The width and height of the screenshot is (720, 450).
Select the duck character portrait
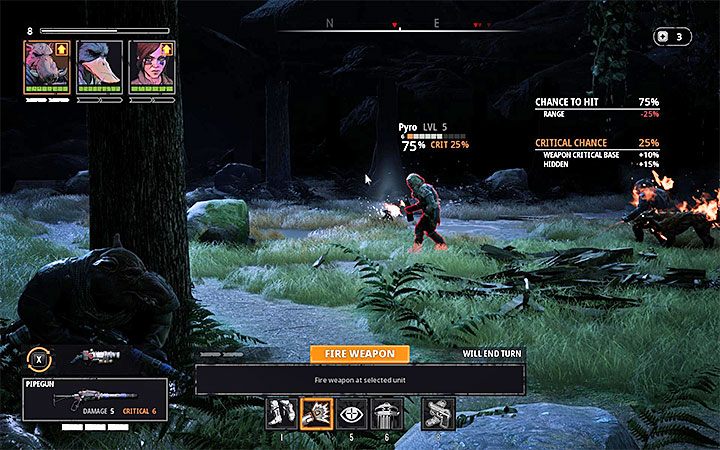[98, 67]
